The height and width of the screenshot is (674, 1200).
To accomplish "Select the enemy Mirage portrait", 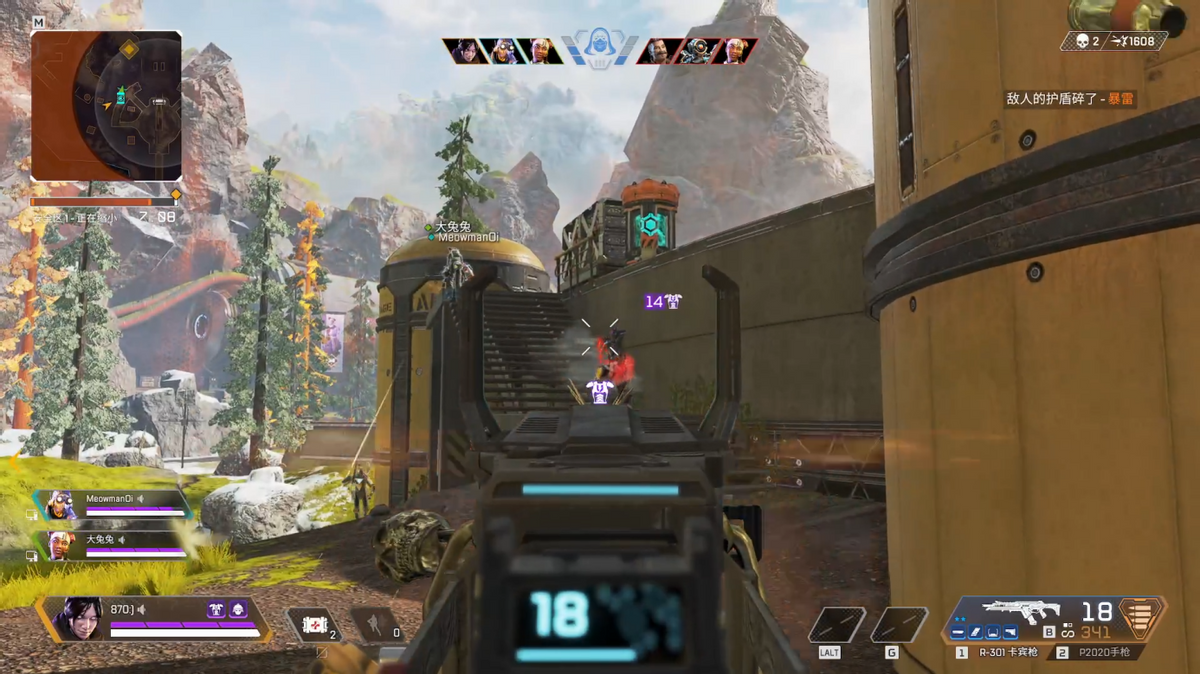I will tap(658, 51).
